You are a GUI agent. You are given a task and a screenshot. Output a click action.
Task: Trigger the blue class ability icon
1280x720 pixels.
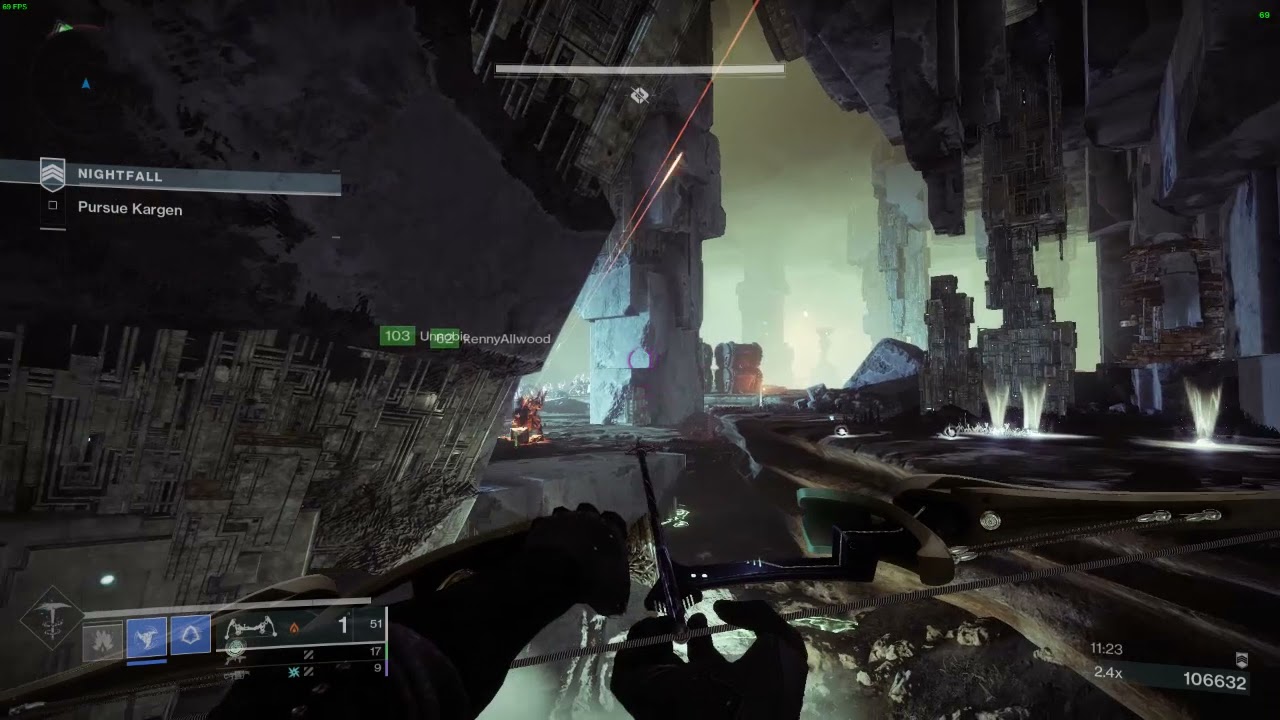pos(190,636)
